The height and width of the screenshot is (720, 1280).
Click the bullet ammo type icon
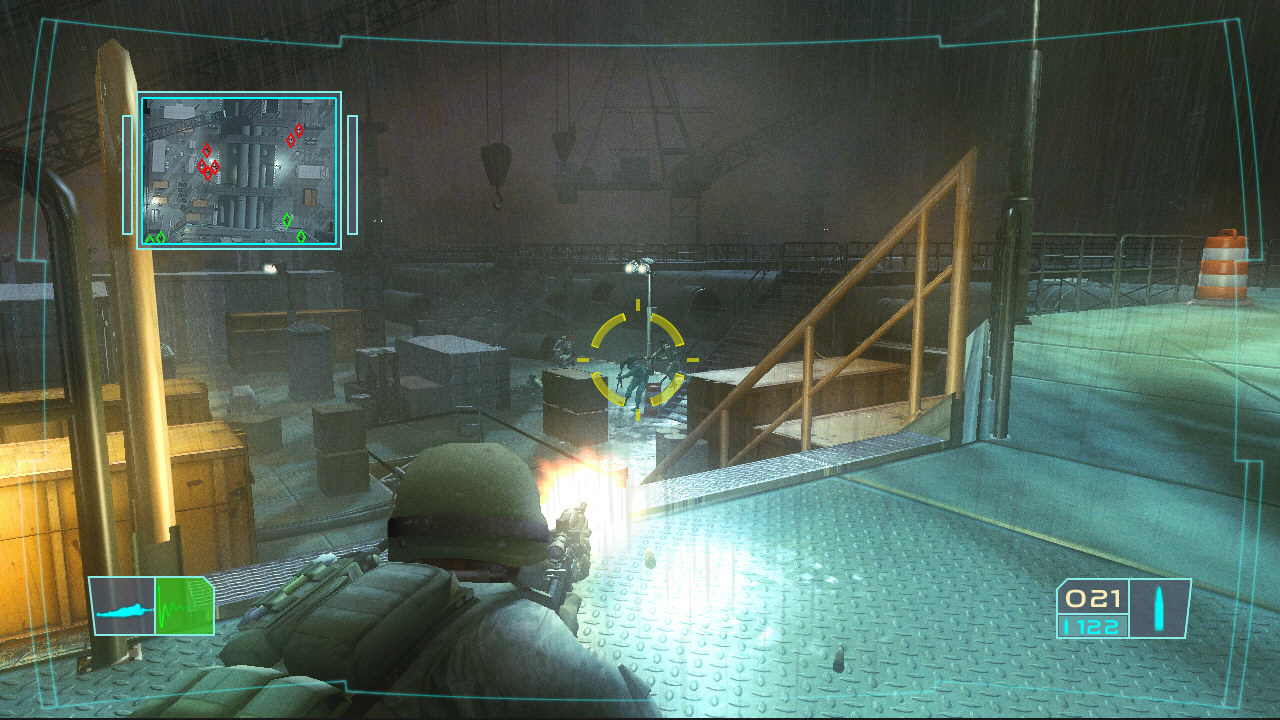pyautogui.click(x=1159, y=610)
